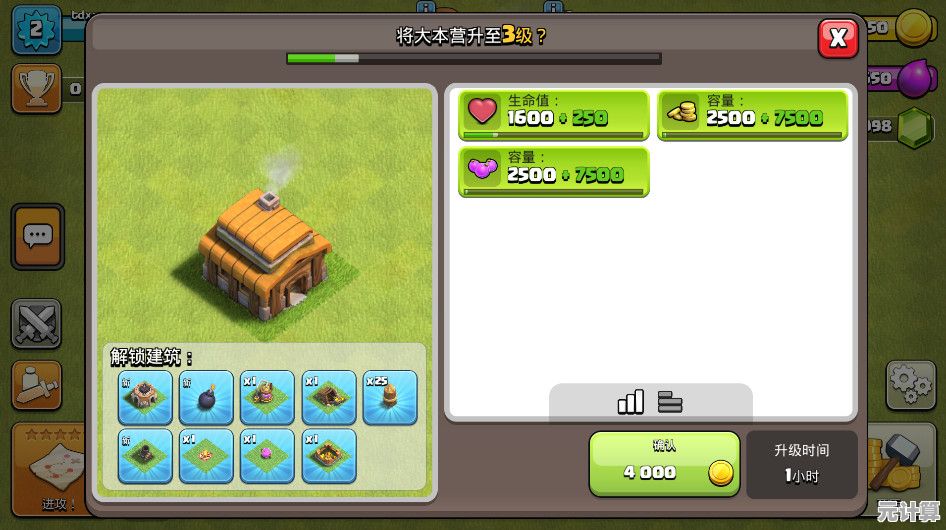Open the settings gear button
The height and width of the screenshot is (530, 946).
pyautogui.click(x=910, y=384)
